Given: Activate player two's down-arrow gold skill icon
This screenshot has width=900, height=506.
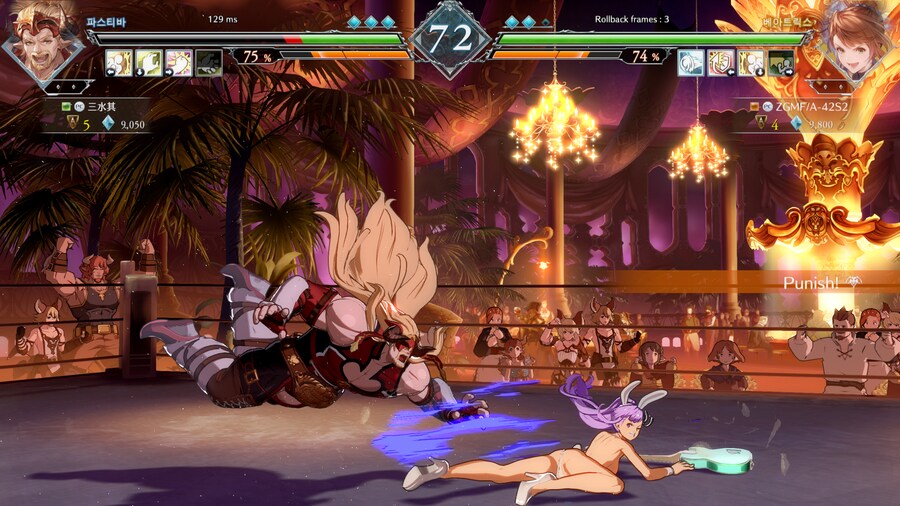Looking at the screenshot, I should [x=751, y=63].
